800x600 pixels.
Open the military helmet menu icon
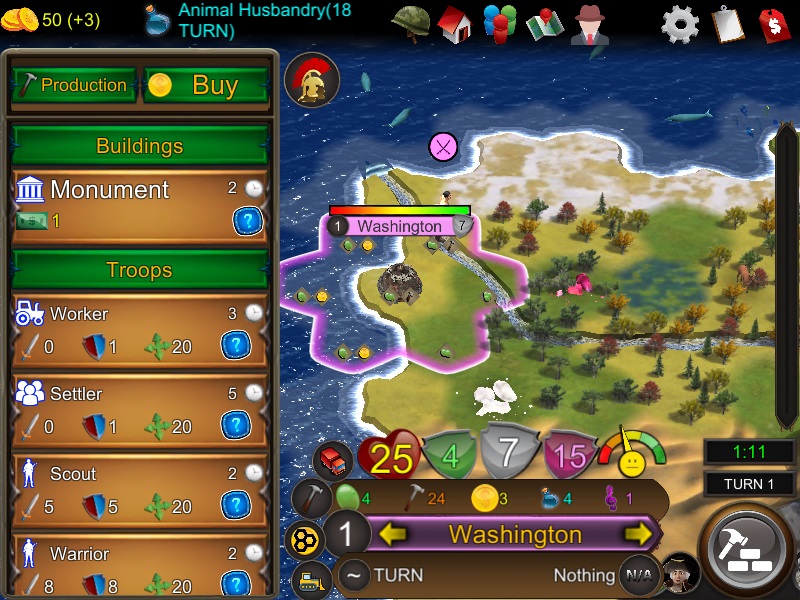[409, 23]
